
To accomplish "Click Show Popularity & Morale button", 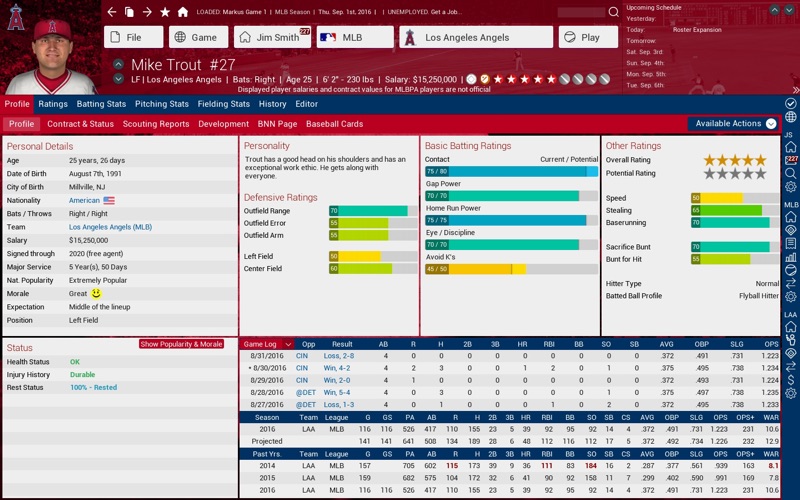I will (181, 344).
